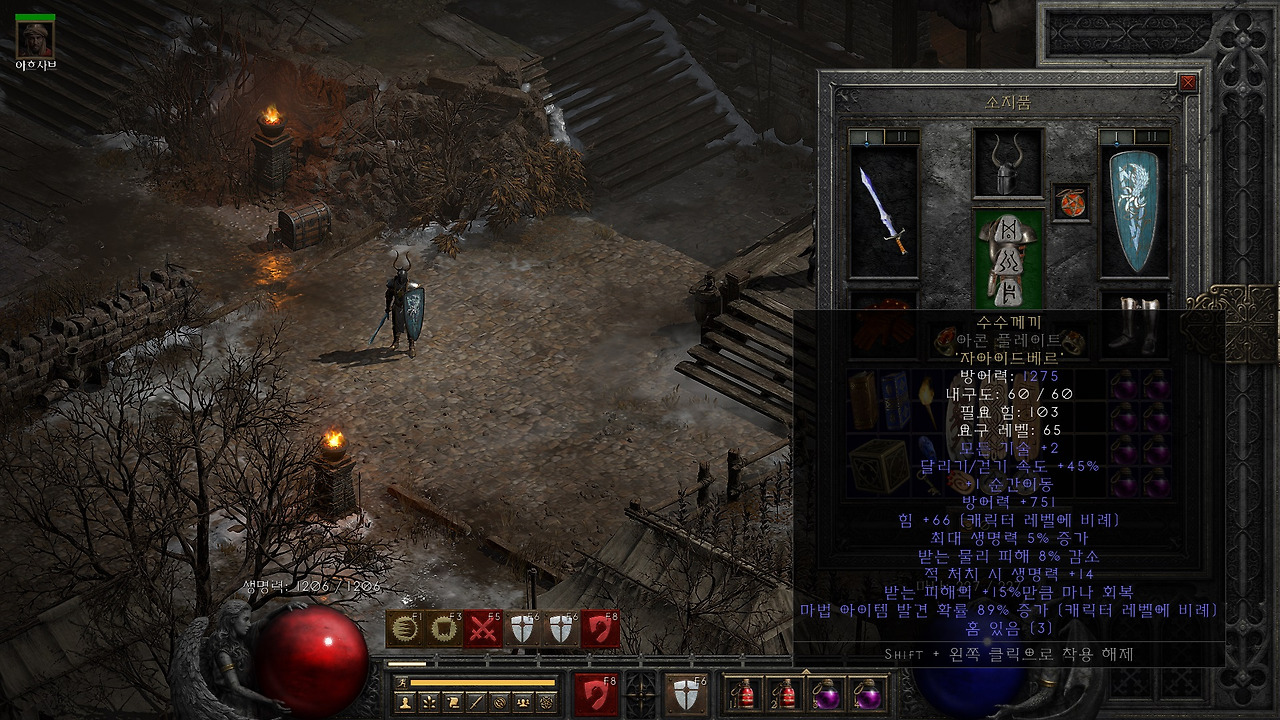1280x720 pixels.
Task: Click the rune-marked body armor slot
Action: pyautogui.click(x=1008, y=260)
